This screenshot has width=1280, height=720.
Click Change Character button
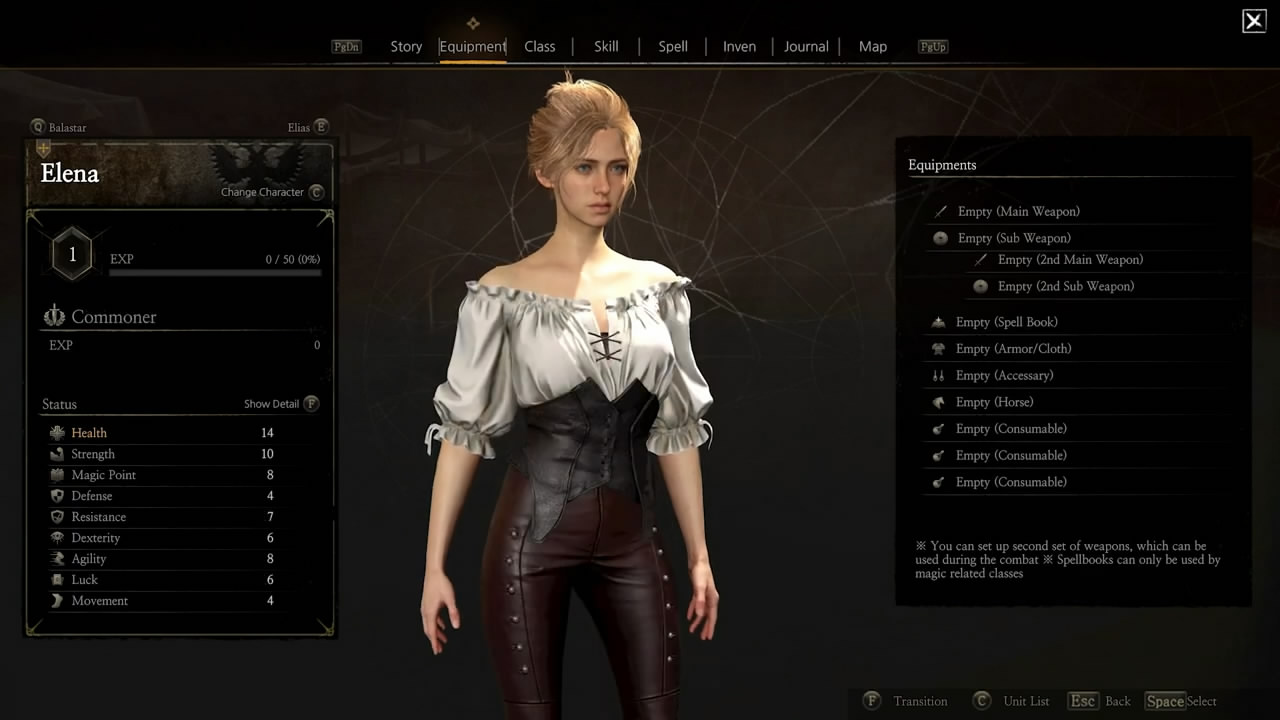[272, 192]
